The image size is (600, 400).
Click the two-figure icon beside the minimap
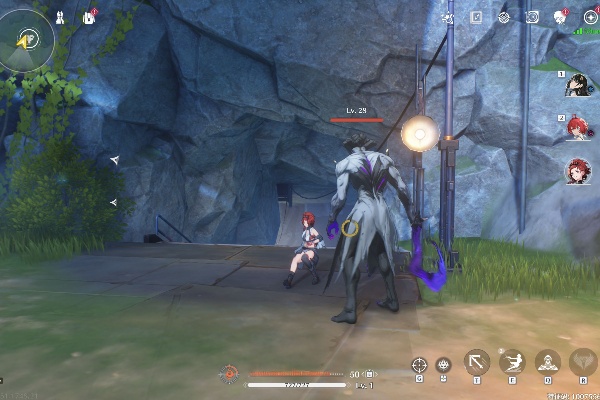(x=61, y=17)
